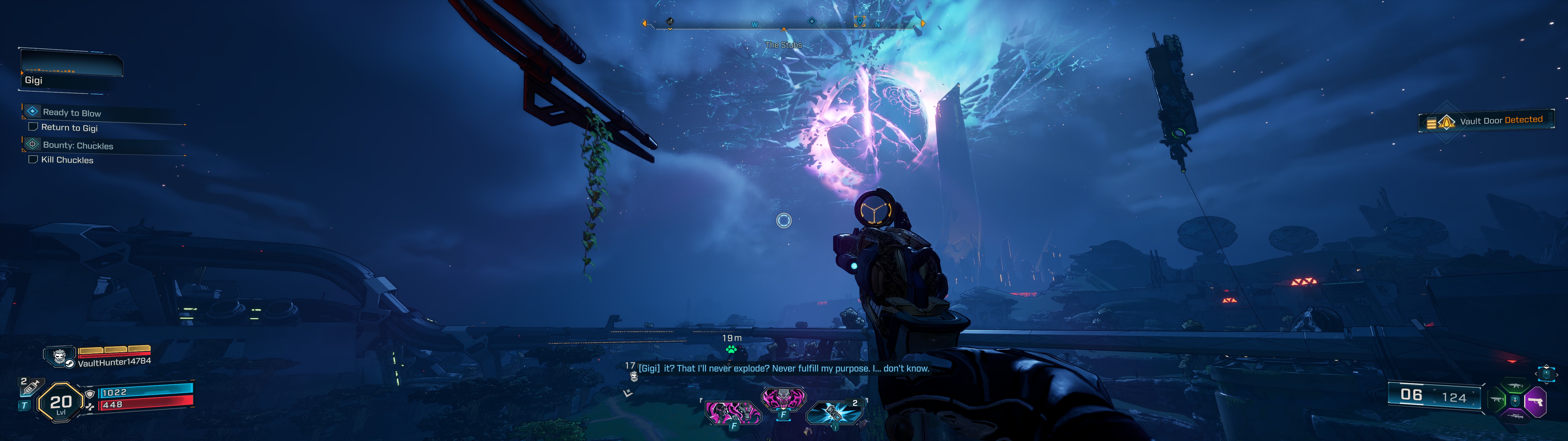Switch to the top green assault rifle slot
The image size is (1568, 441).
[1515, 386]
